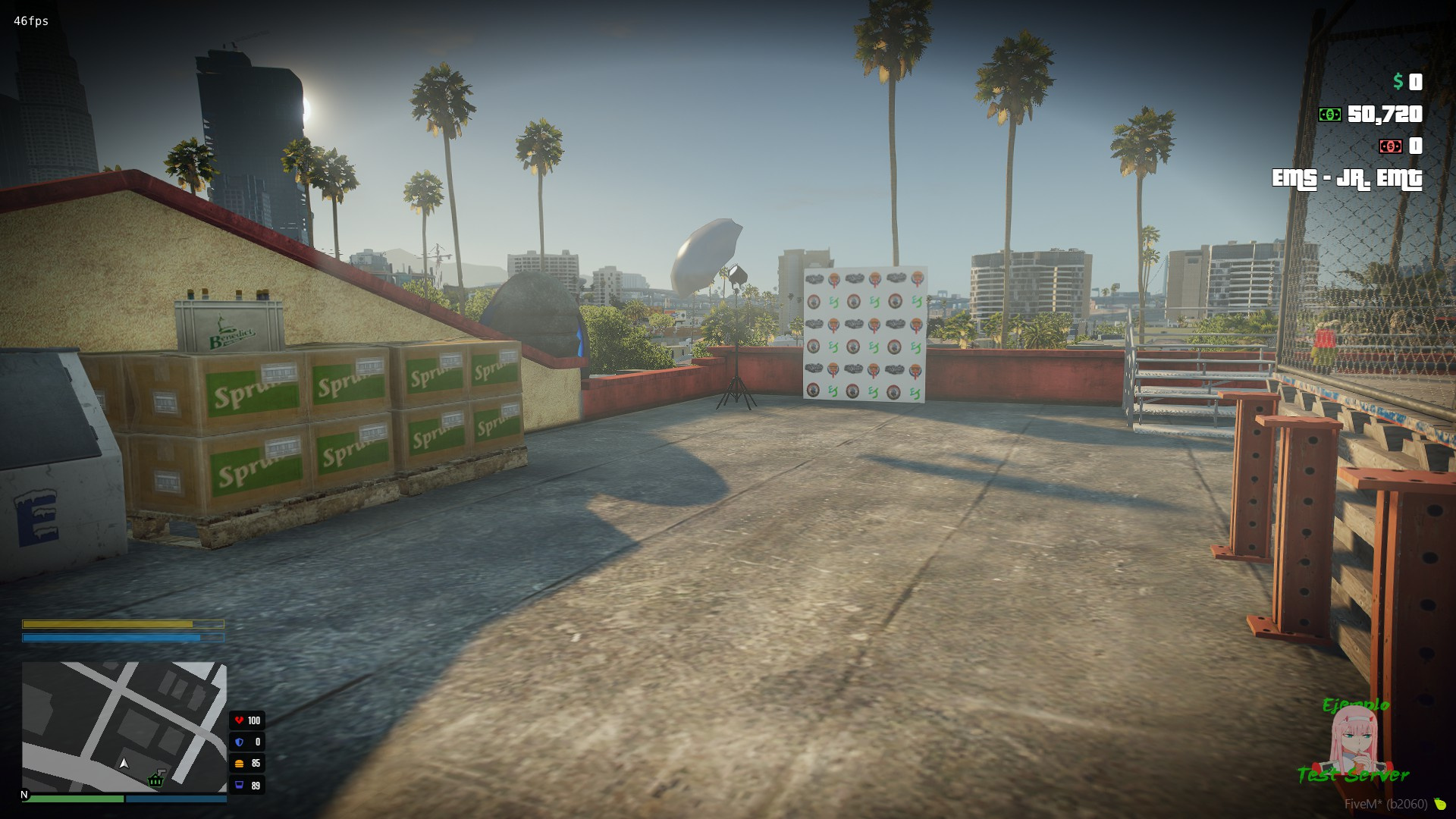Viewport: 1456px width, 819px height.
Task: Click the blue status bar above the minimap
Action: [x=124, y=638]
